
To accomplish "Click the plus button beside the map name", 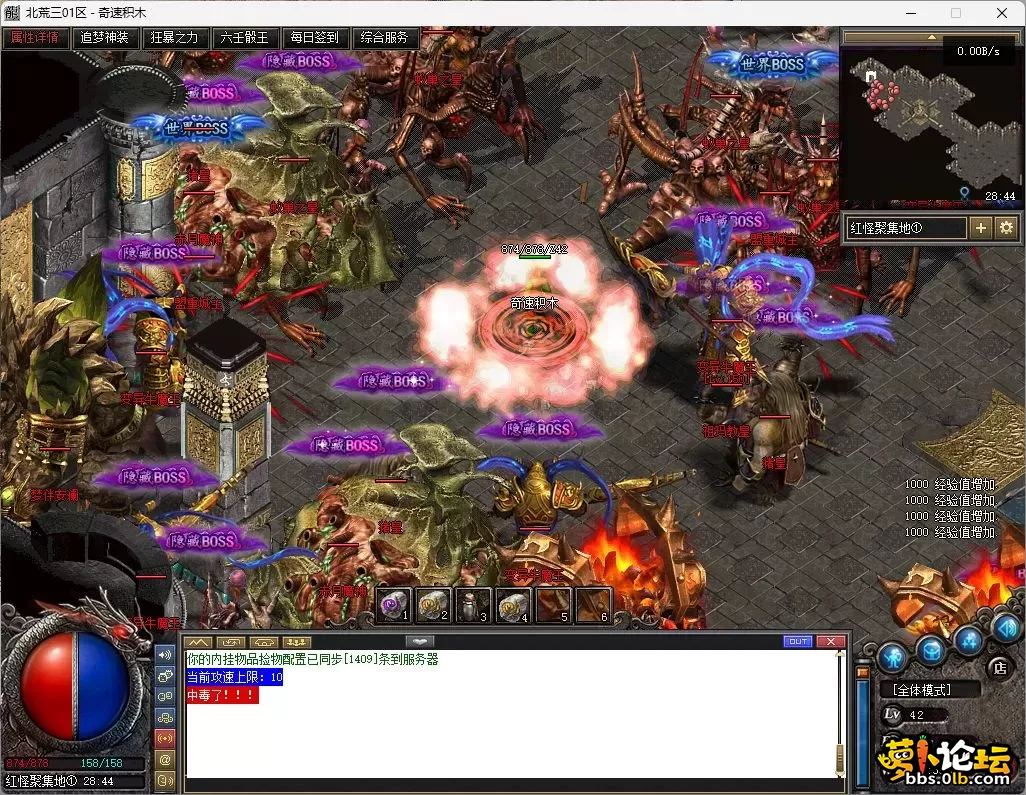I will 981,228.
